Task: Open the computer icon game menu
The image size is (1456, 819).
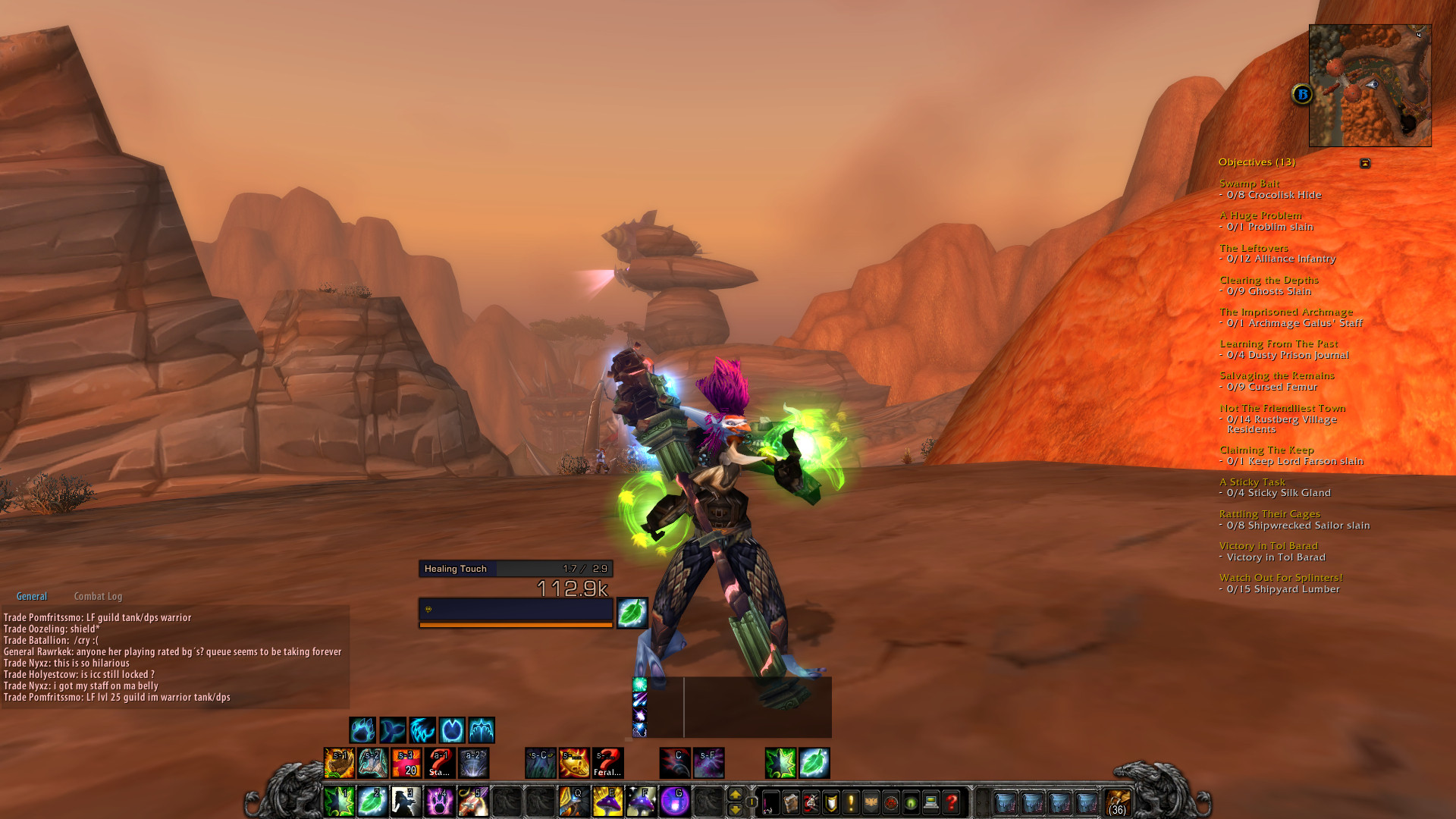Action: tap(931, 802)
